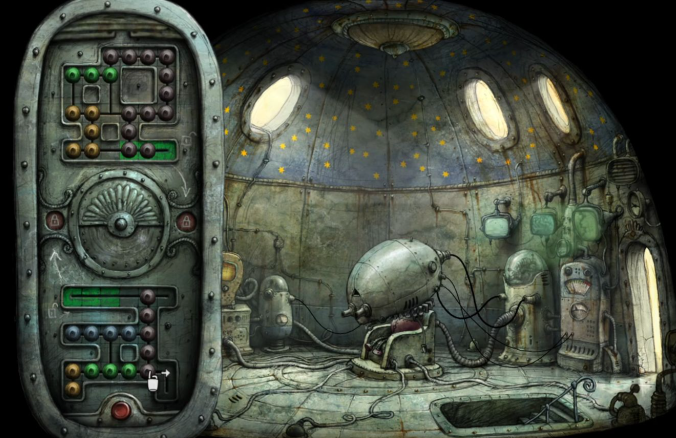
Task: Push the round red button at panel bottom
Action: click(121, 410)
